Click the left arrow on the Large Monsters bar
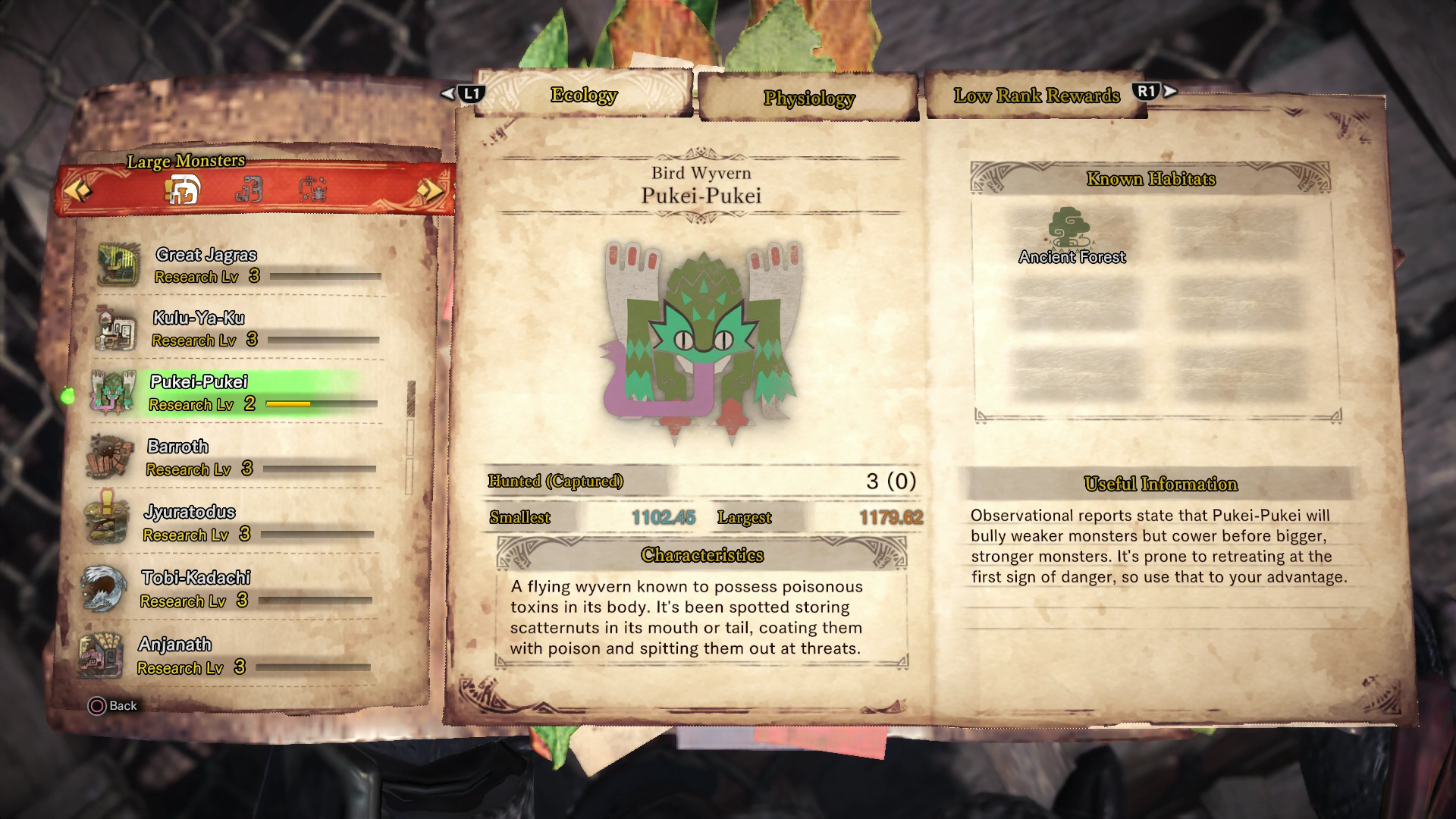 pyautogui.click(x=79, y=190)
